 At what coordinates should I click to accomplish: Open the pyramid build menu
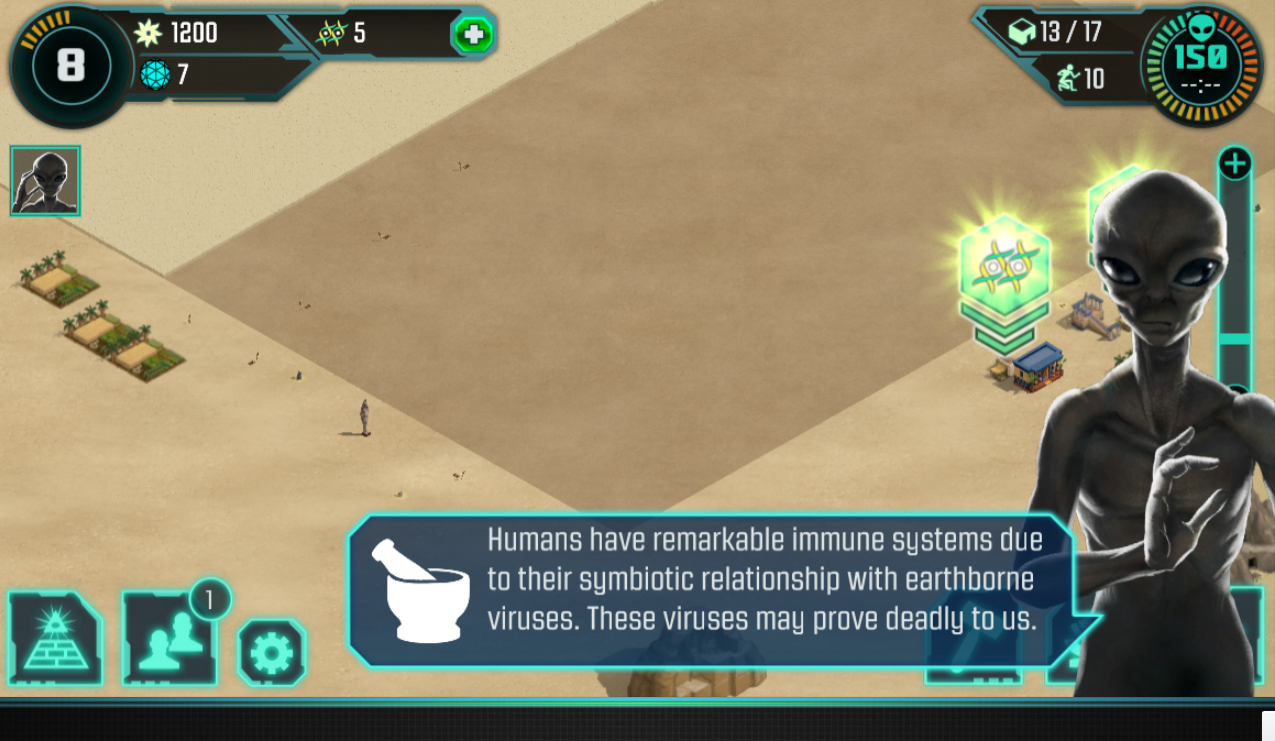55,638
